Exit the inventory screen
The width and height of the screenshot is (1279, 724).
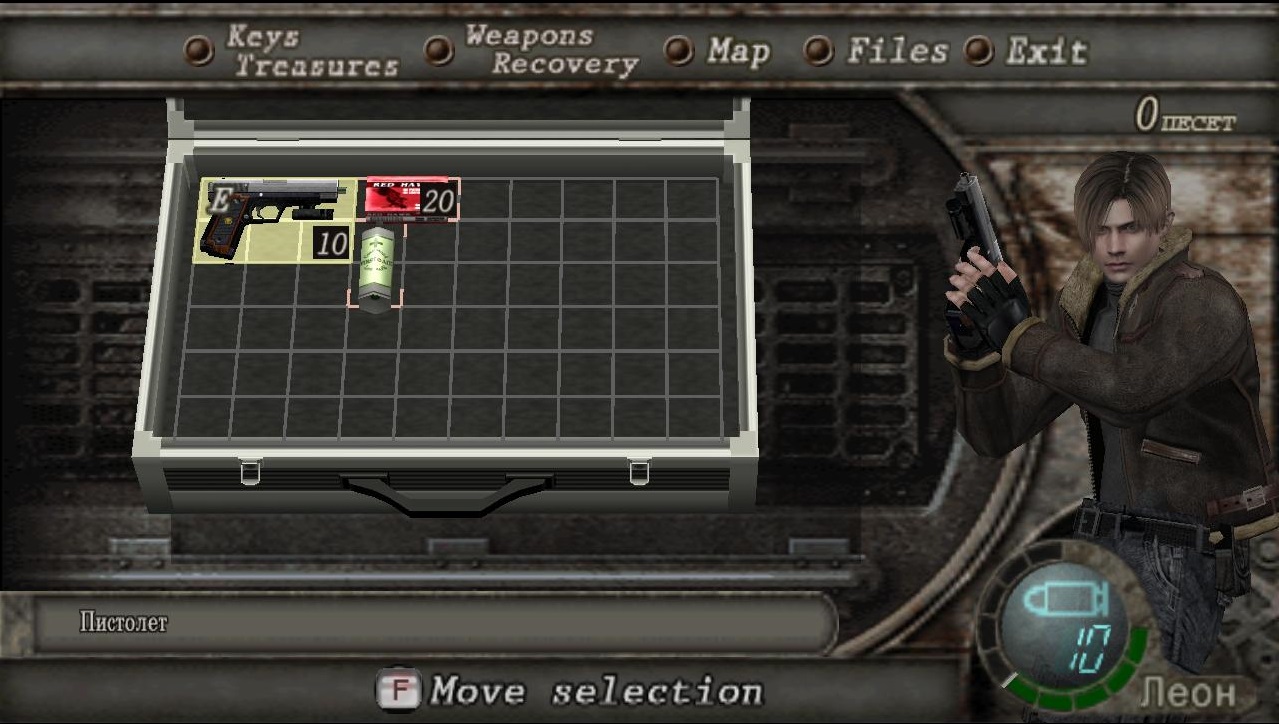click(x=1045, y=51)
